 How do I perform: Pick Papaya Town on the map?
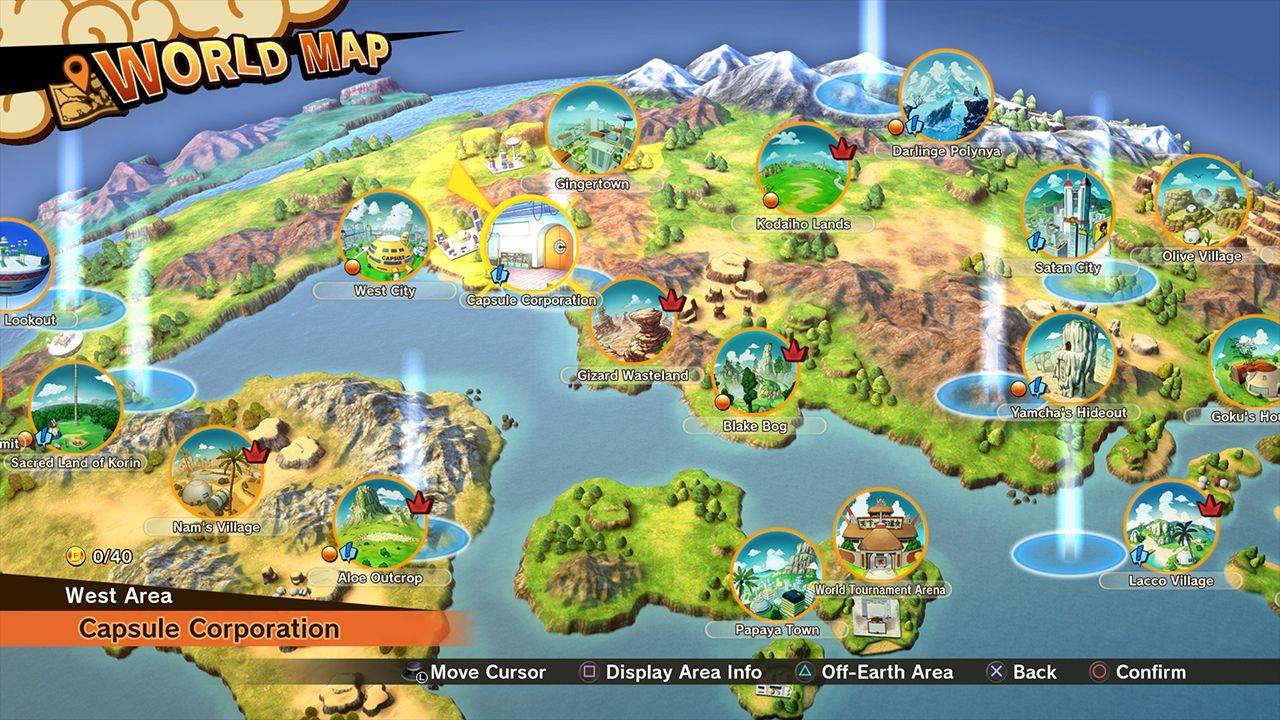tap(776, 575)
